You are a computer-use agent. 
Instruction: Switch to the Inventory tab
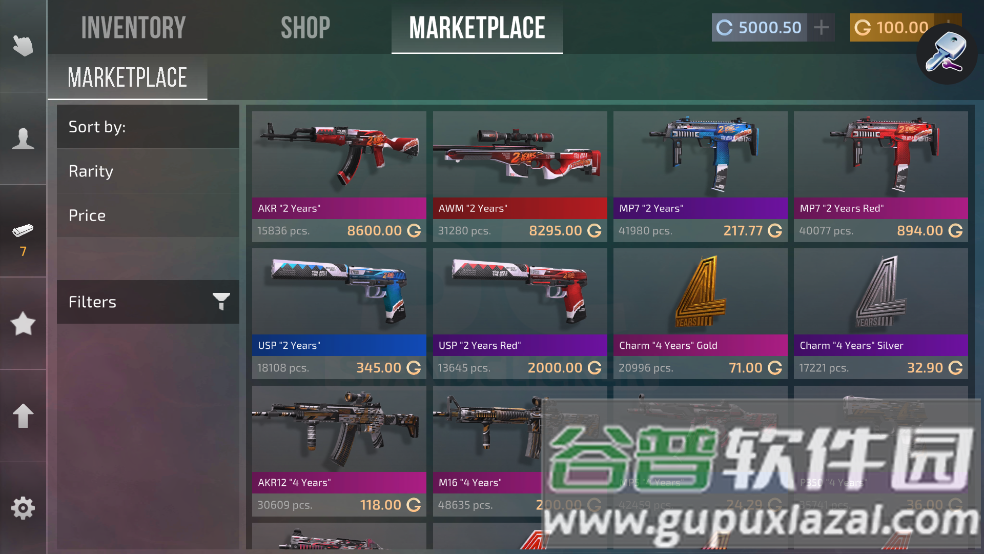(133, 28)
